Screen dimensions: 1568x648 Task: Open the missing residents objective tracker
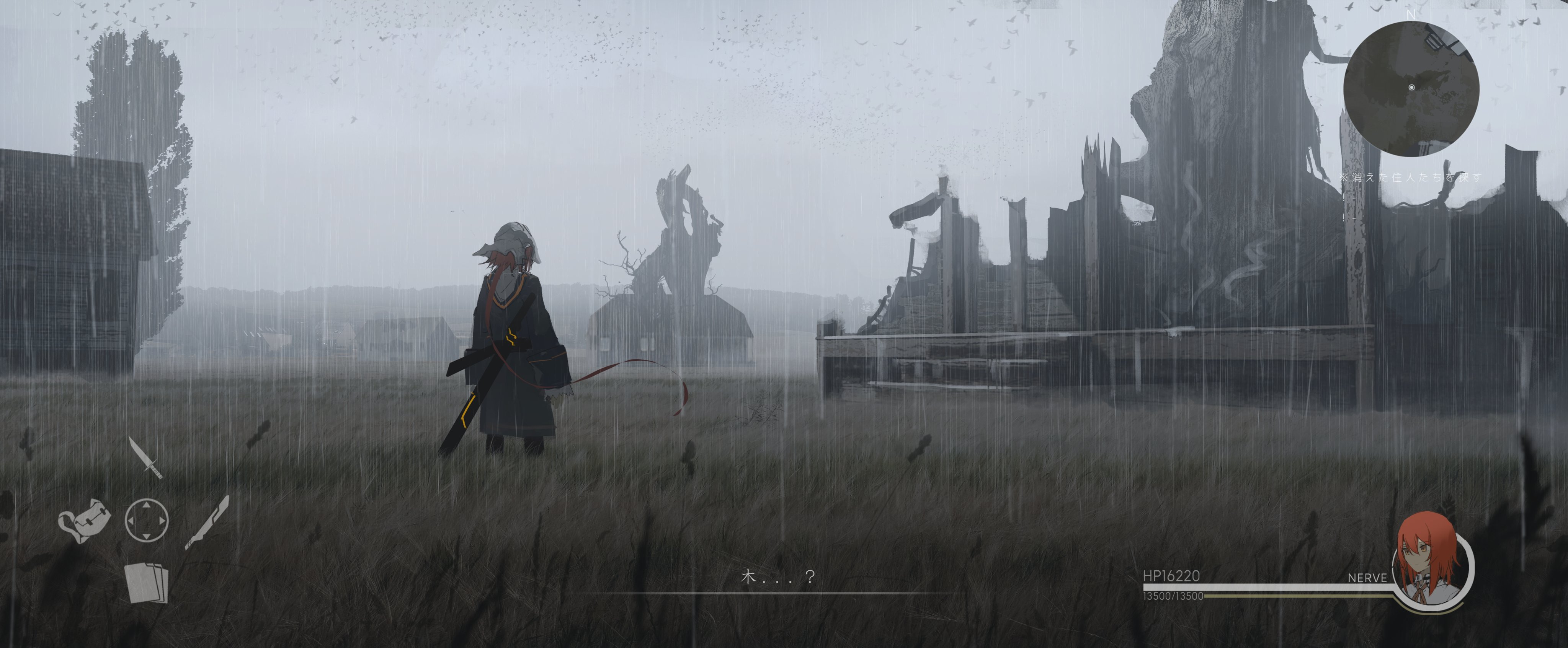pyautogui.click(x=1410, y=177)
